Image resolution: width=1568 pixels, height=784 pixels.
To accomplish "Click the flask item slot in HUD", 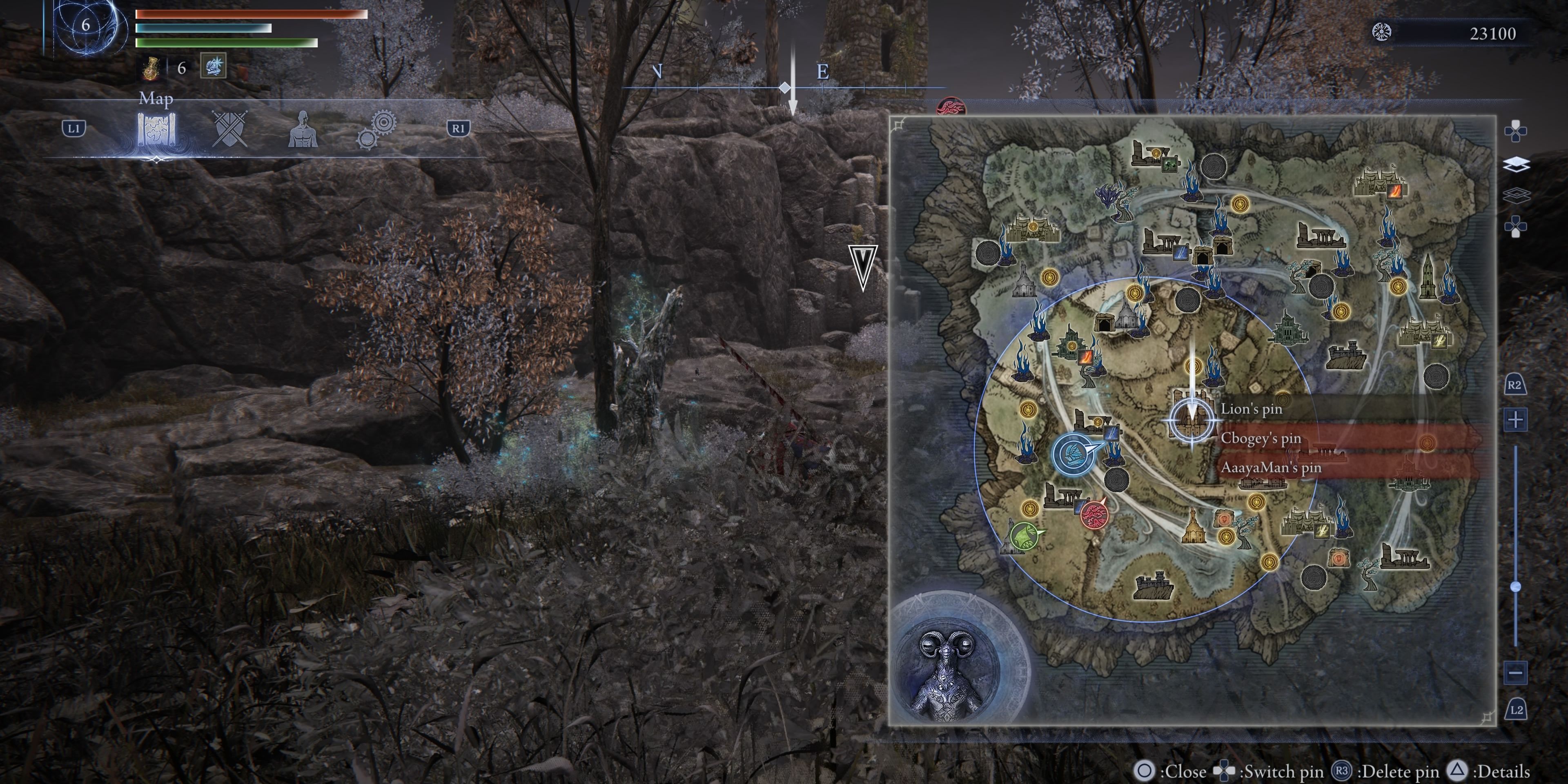I will tap(151, 68).
